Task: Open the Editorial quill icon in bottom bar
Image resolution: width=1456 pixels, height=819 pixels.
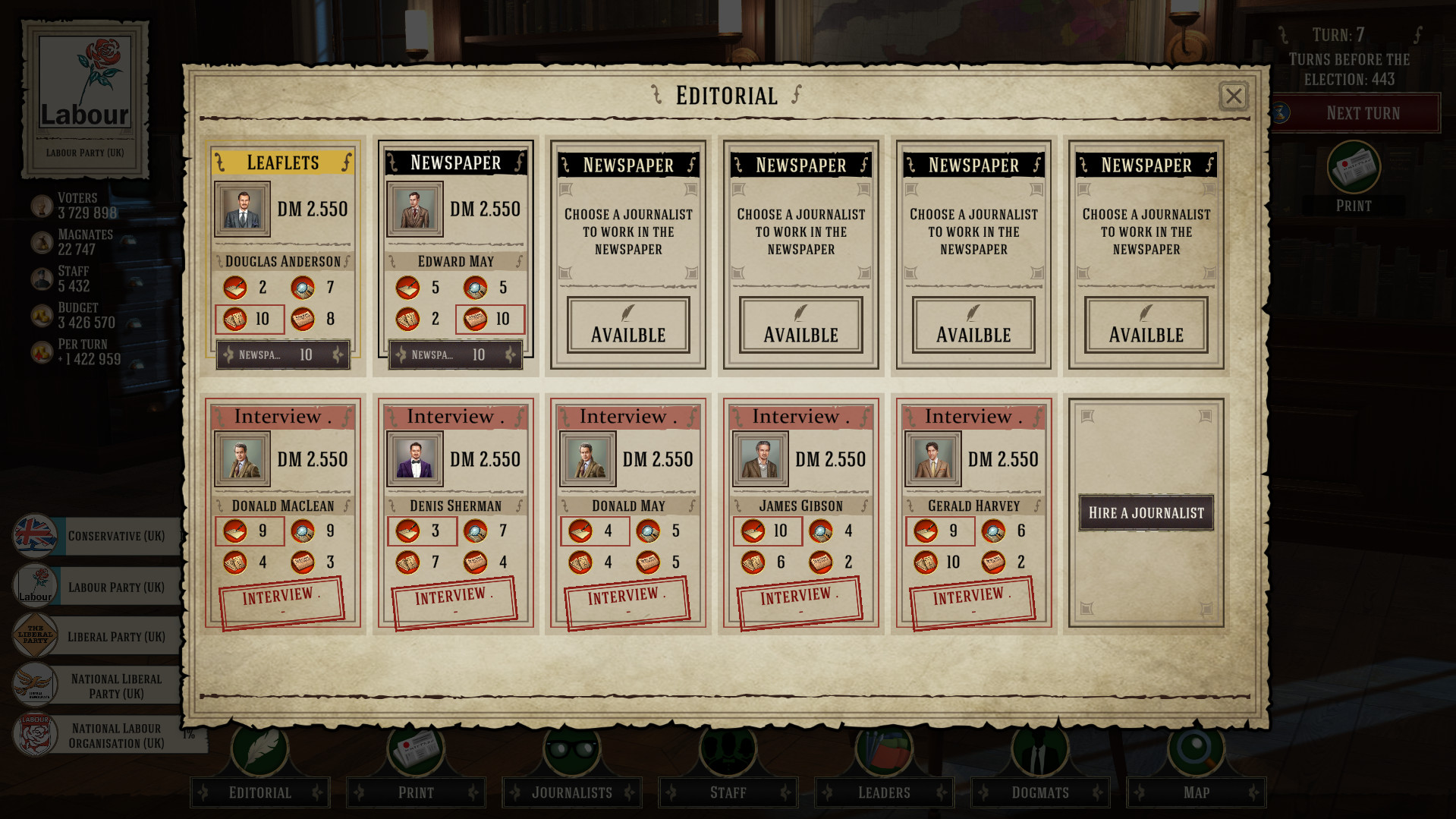Action: coord(259,751)
